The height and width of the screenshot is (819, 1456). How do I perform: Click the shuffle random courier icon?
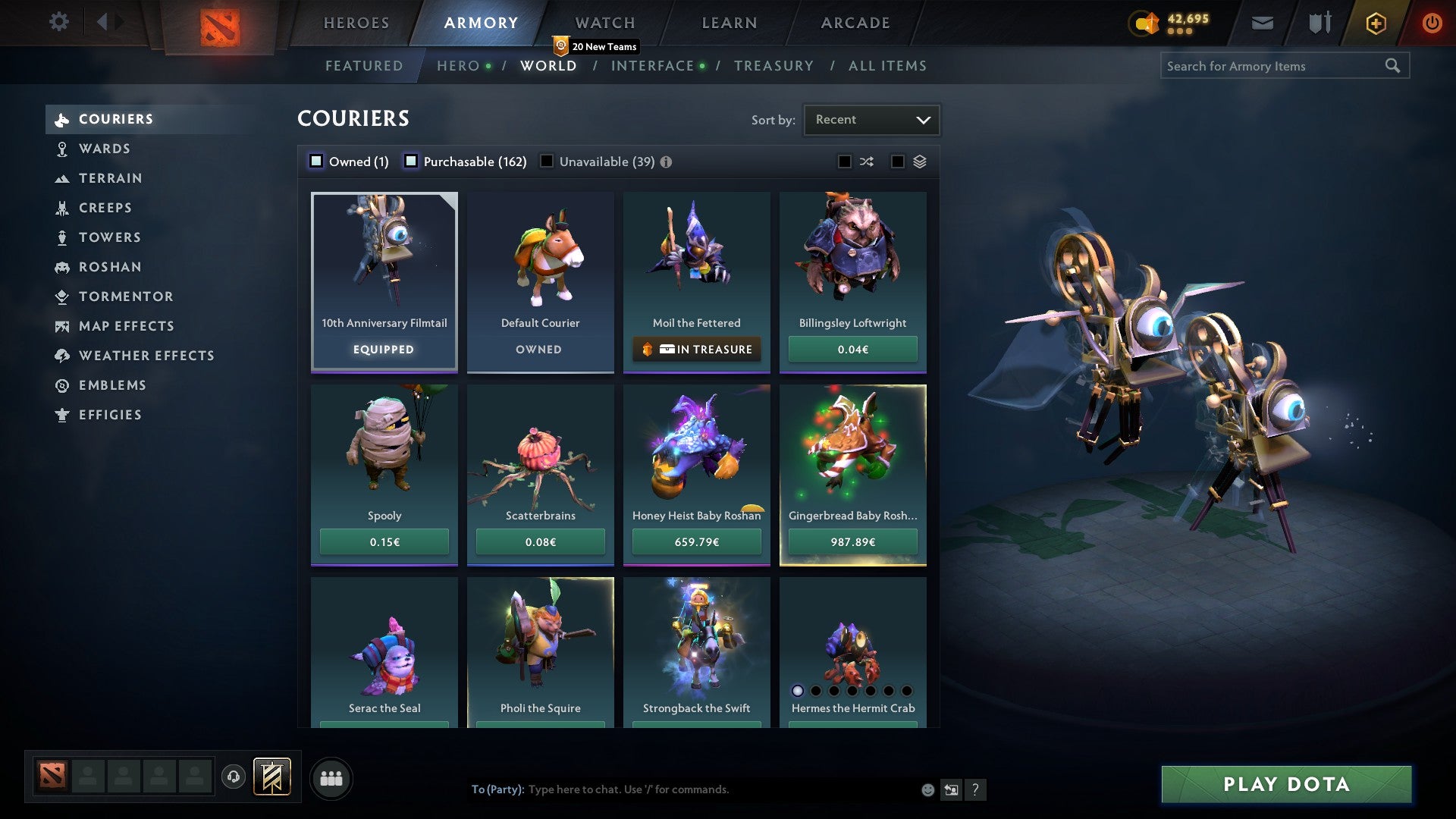tap(866, 162)
